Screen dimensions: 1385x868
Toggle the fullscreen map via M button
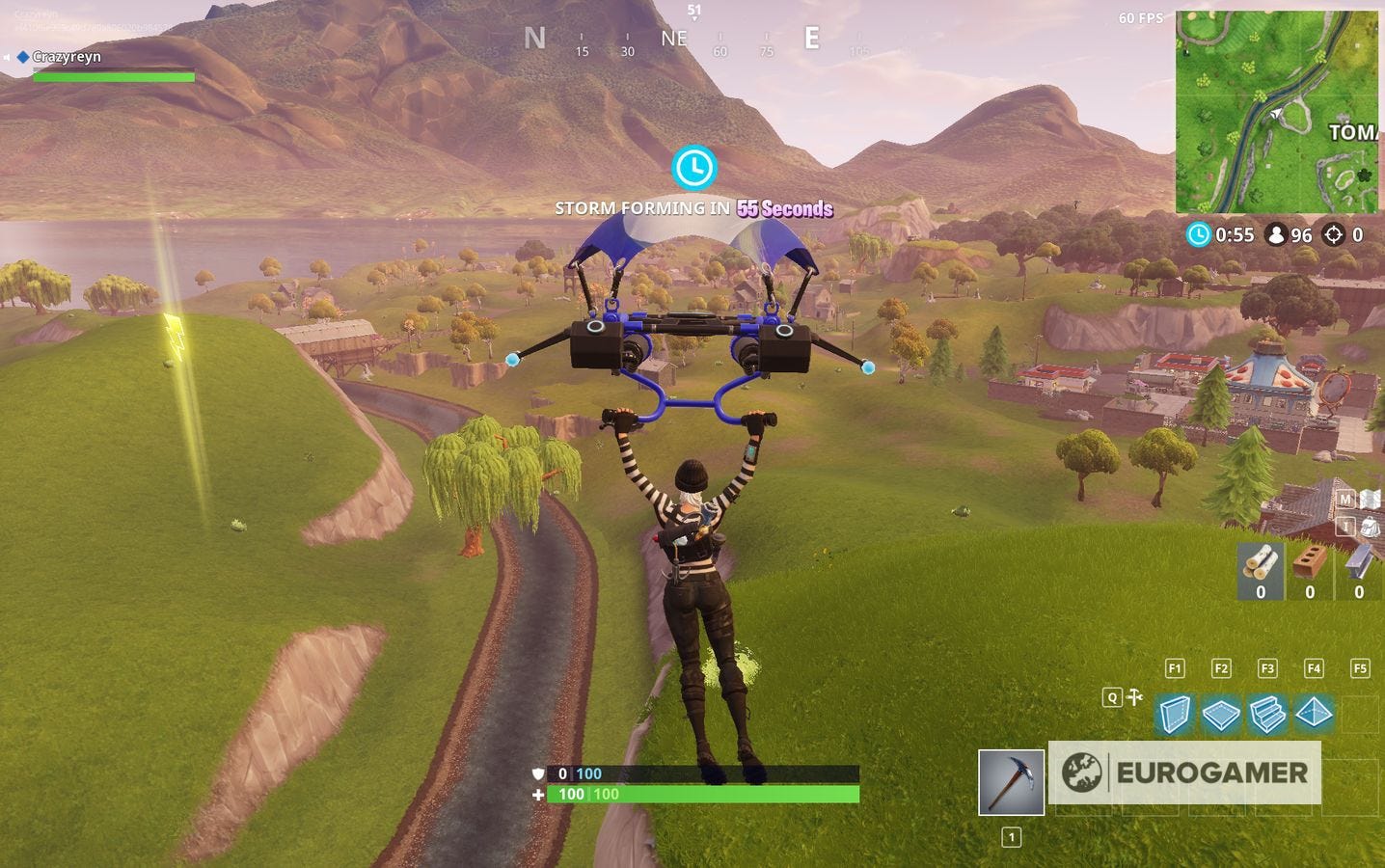pos(1344,499)
